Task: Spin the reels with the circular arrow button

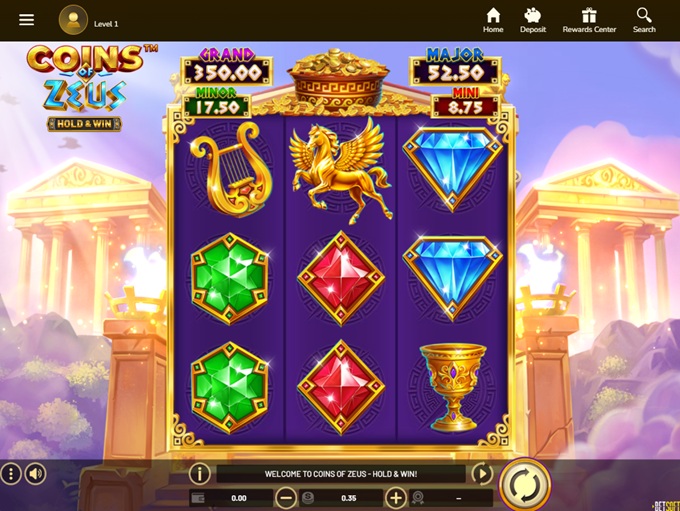Action: (525, 484)
